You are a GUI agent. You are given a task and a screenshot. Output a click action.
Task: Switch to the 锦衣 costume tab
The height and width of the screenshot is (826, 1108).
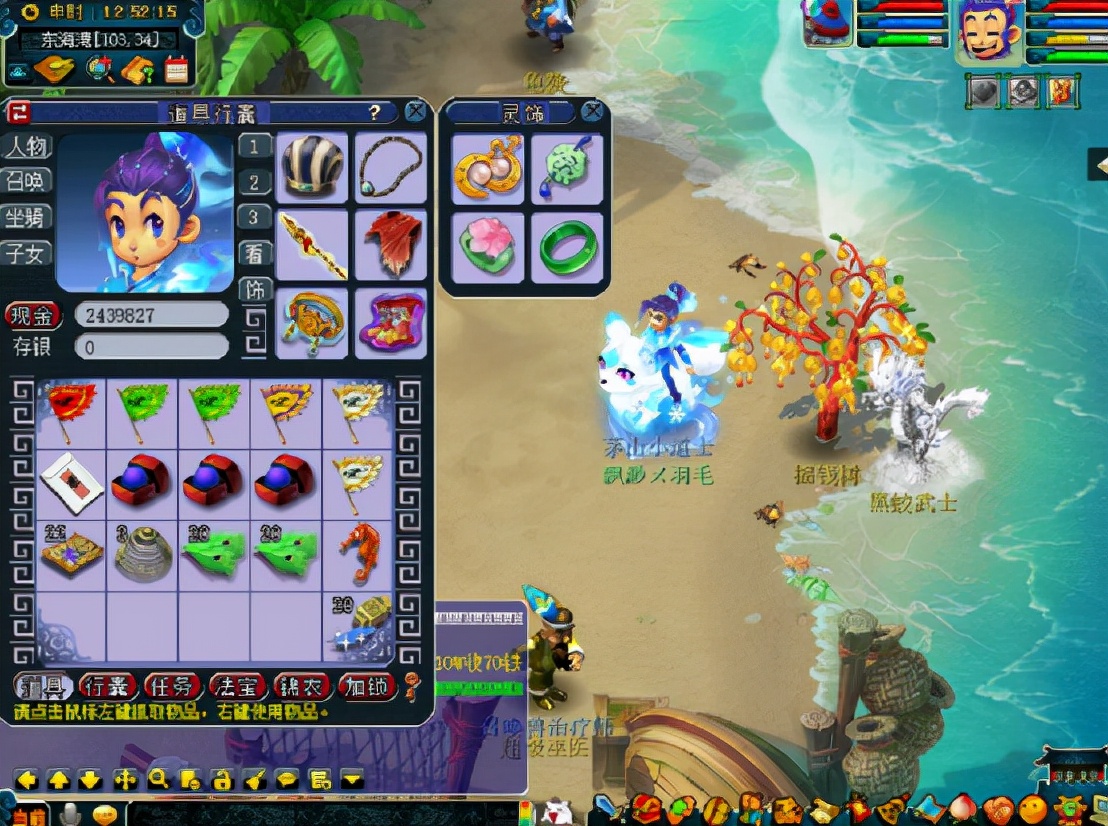pyautogui.click(x=302, y=686)
